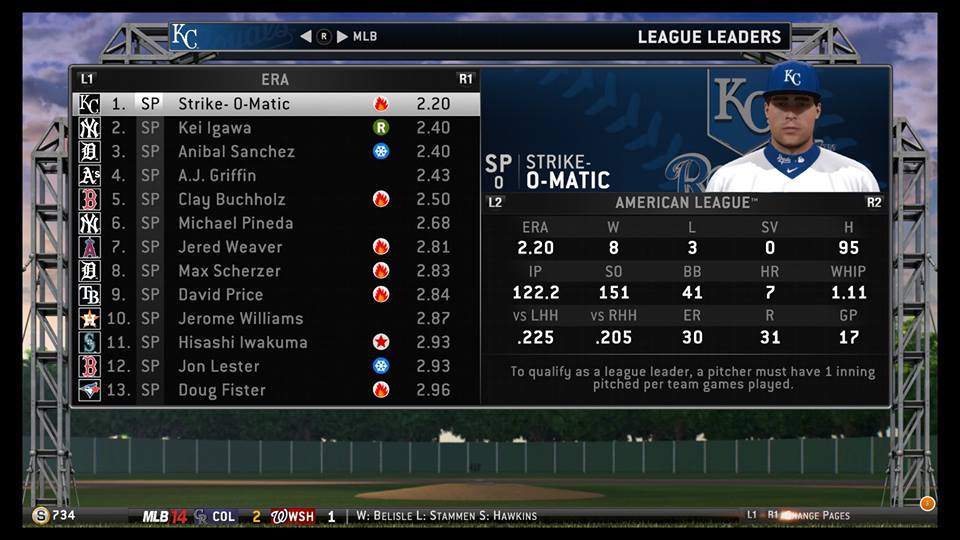
Task: Select Michael Pineda's ERA entry
Action: (235, 223)
